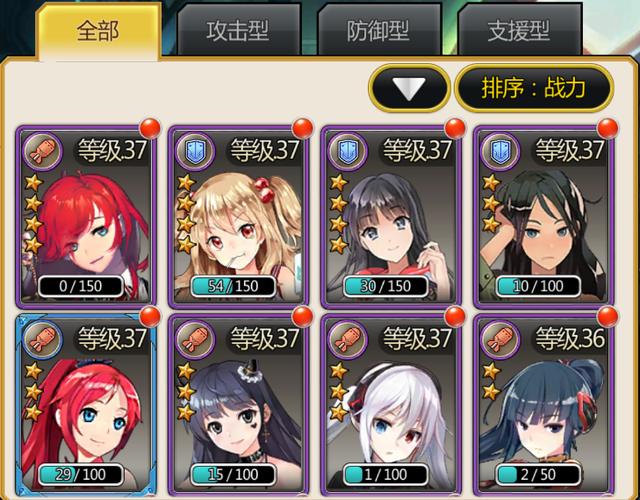Switch to the 全部 tab
640x500 pixels.
coord(97,31)
